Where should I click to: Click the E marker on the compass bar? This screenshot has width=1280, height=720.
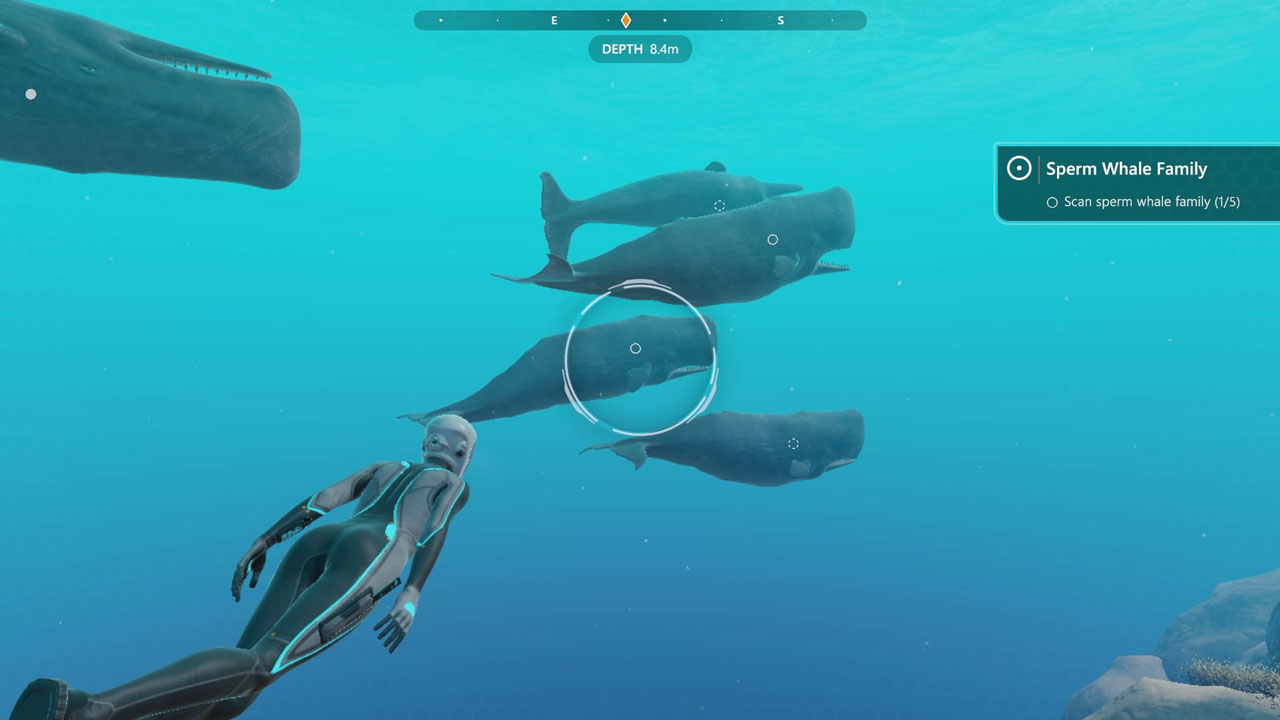tap(553, 19)
